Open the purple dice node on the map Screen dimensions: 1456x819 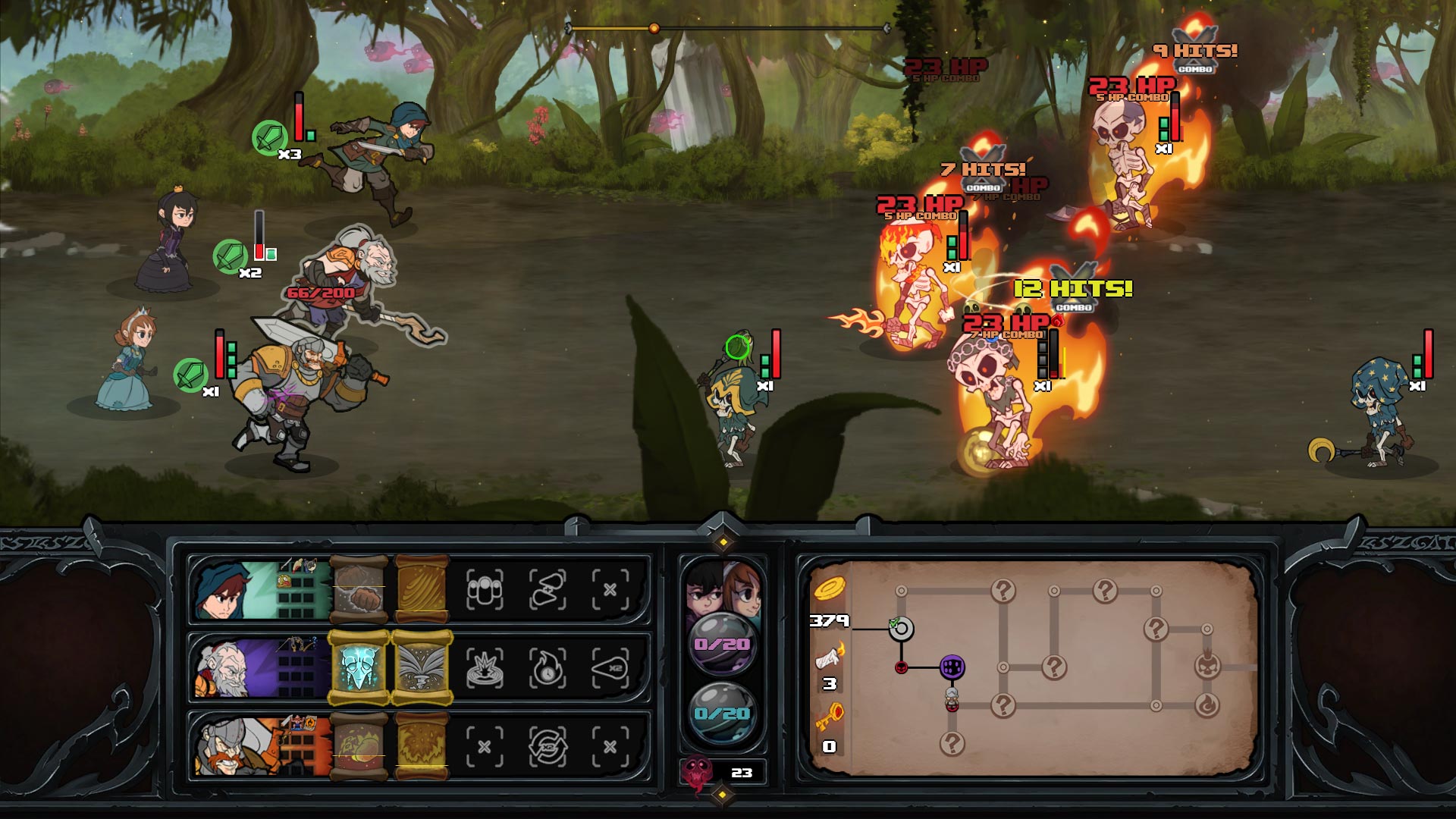(952, 668)
